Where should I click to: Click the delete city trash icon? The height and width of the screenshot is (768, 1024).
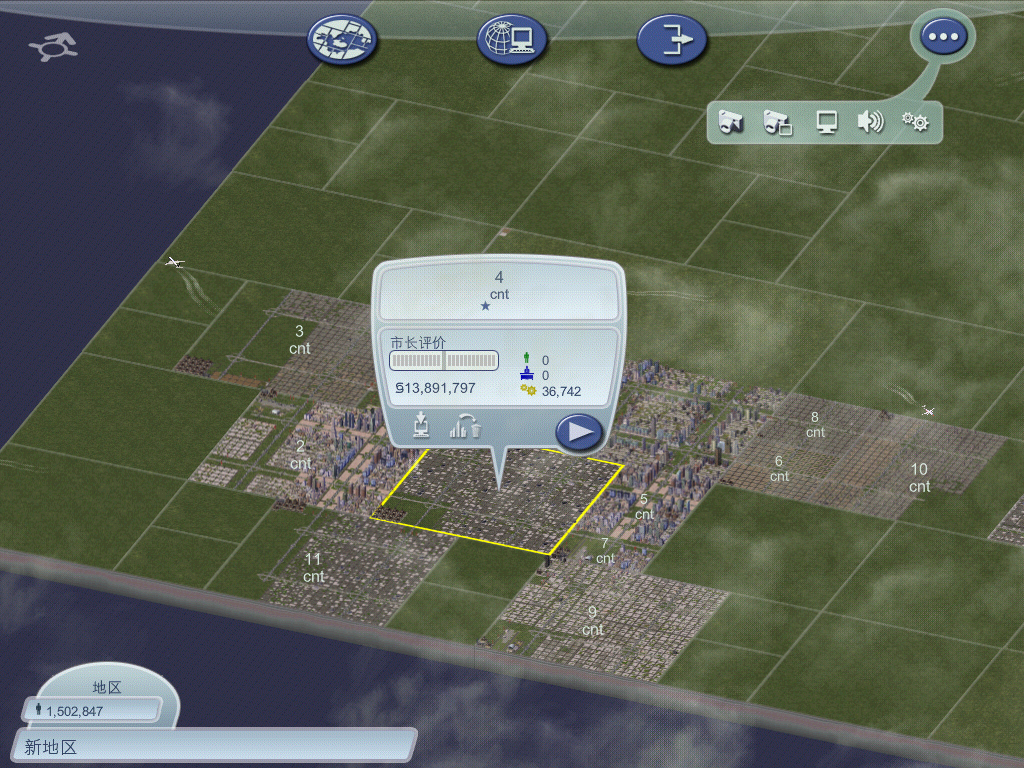point(465,426)
